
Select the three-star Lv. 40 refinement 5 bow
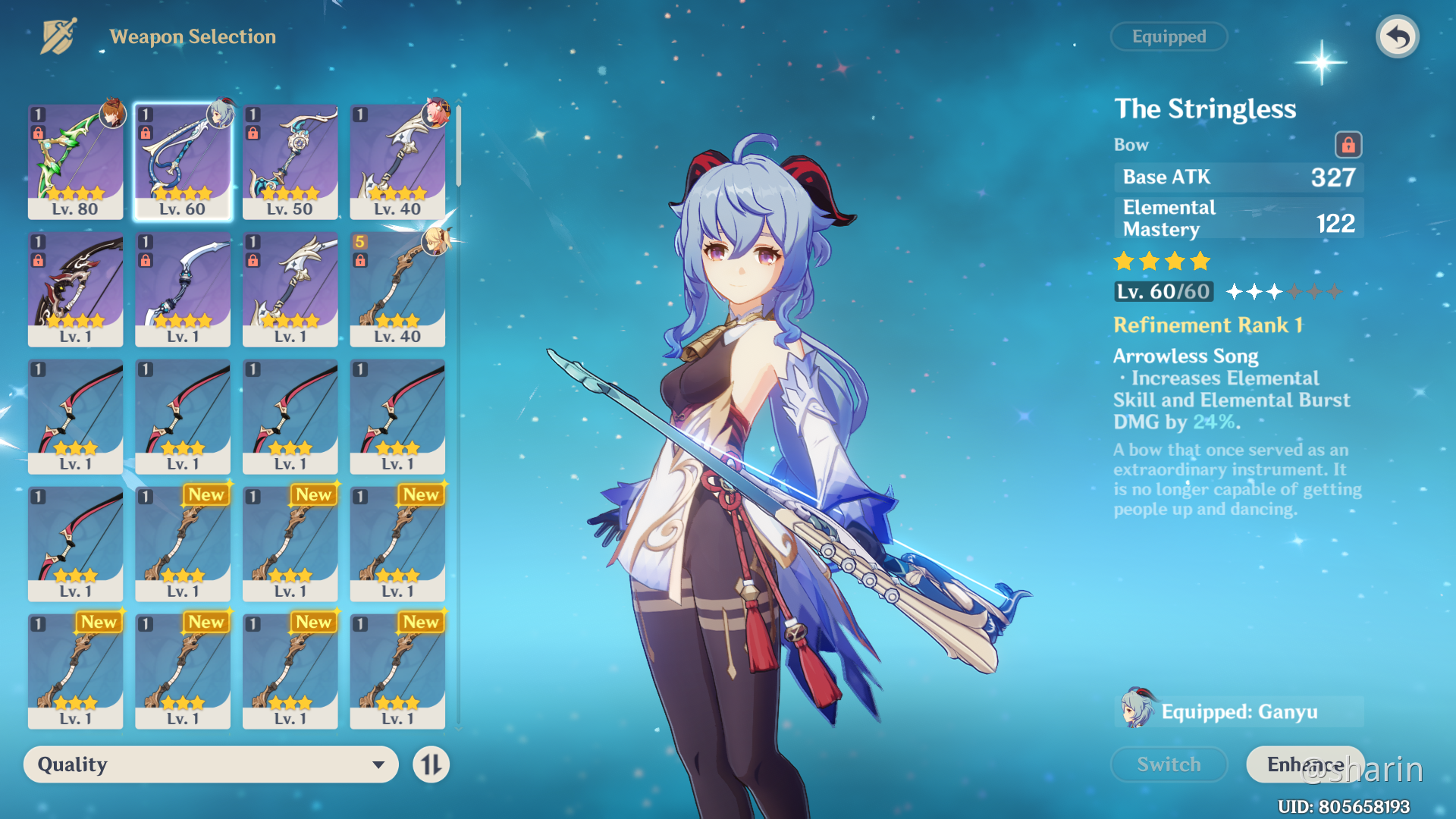(397, 289)
